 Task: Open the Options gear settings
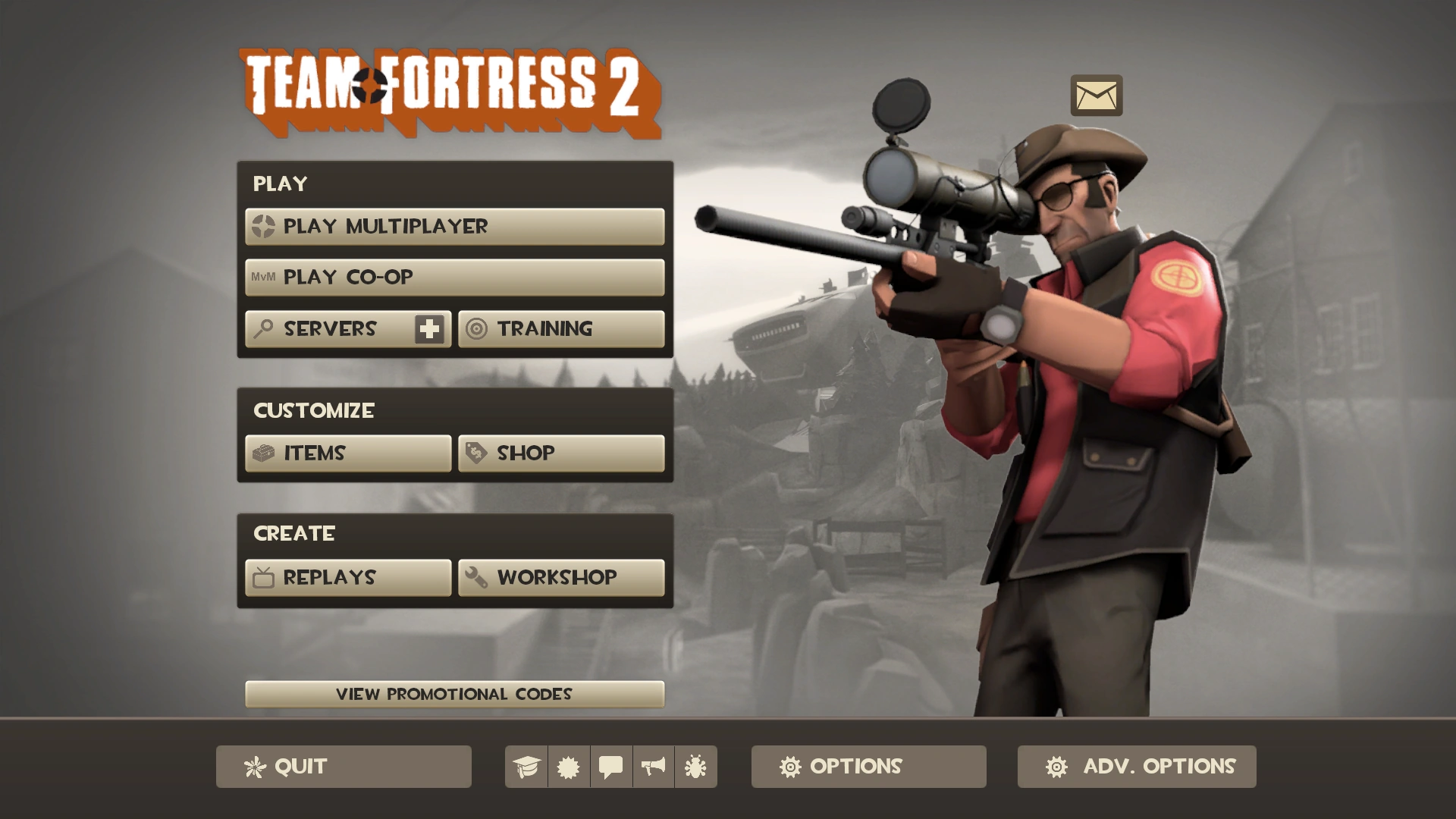click(x=868, y=767)
